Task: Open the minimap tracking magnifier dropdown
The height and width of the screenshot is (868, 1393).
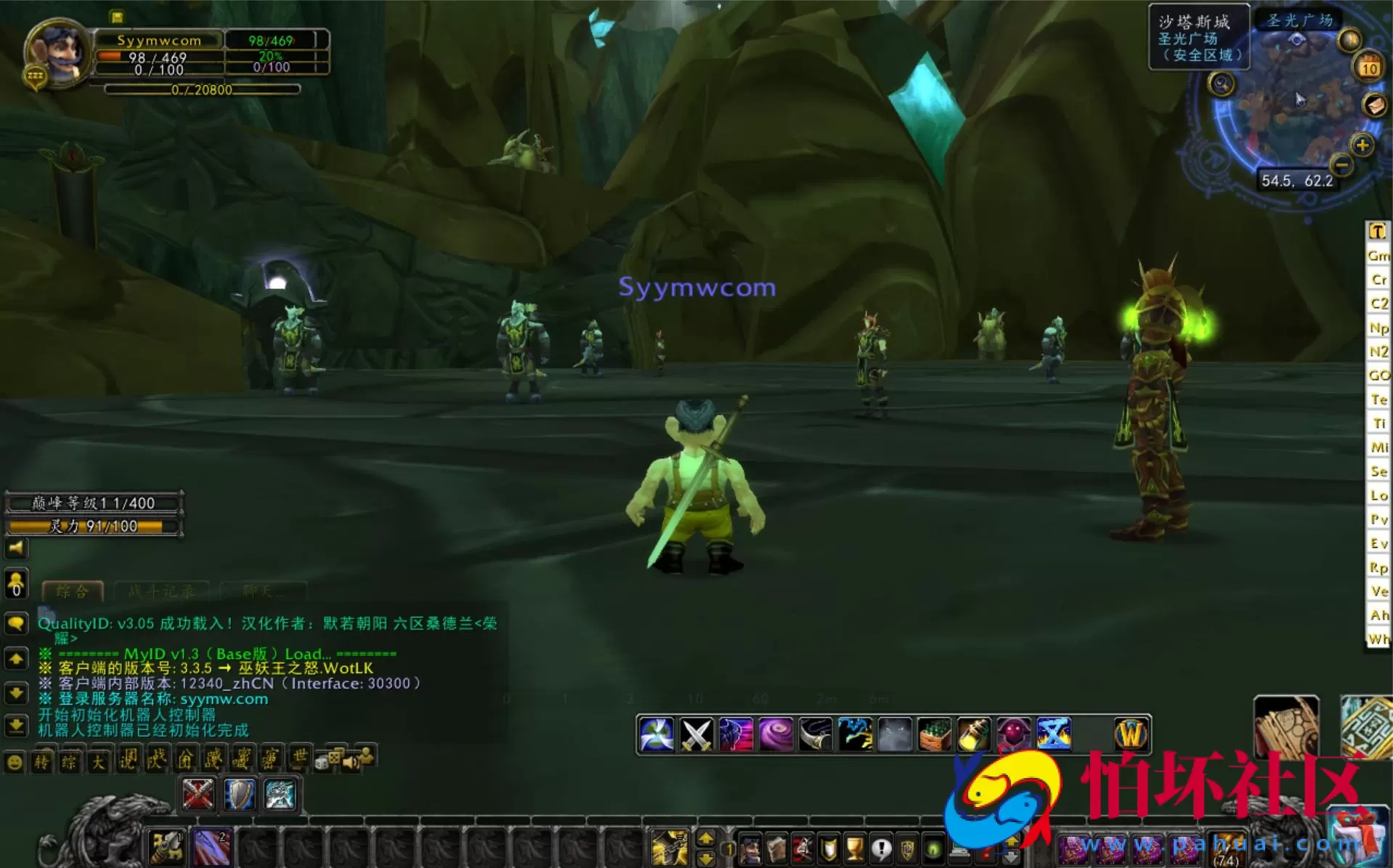Action: tap(1219, 84)
